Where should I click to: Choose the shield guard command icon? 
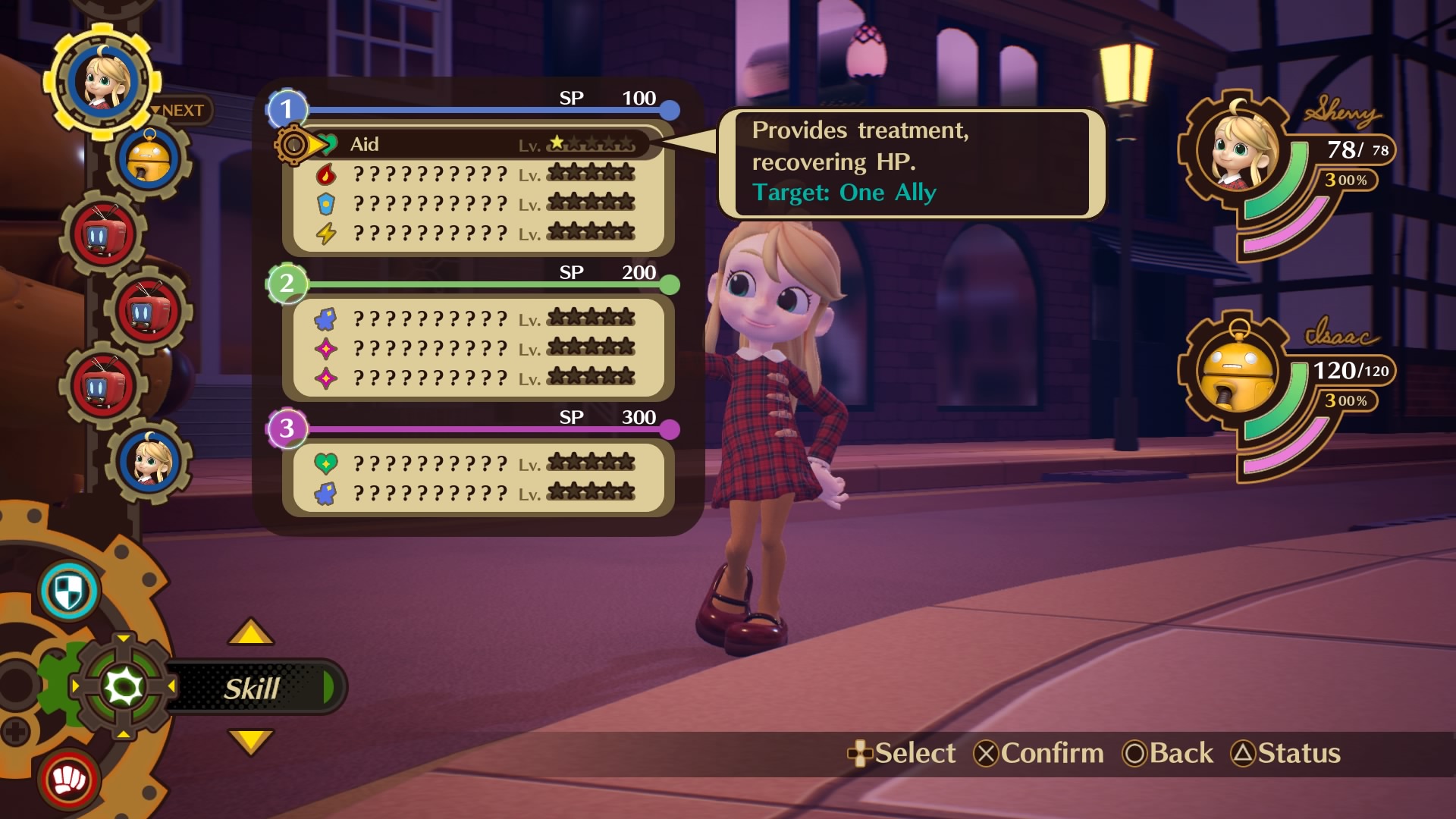(x=68, y=592)
